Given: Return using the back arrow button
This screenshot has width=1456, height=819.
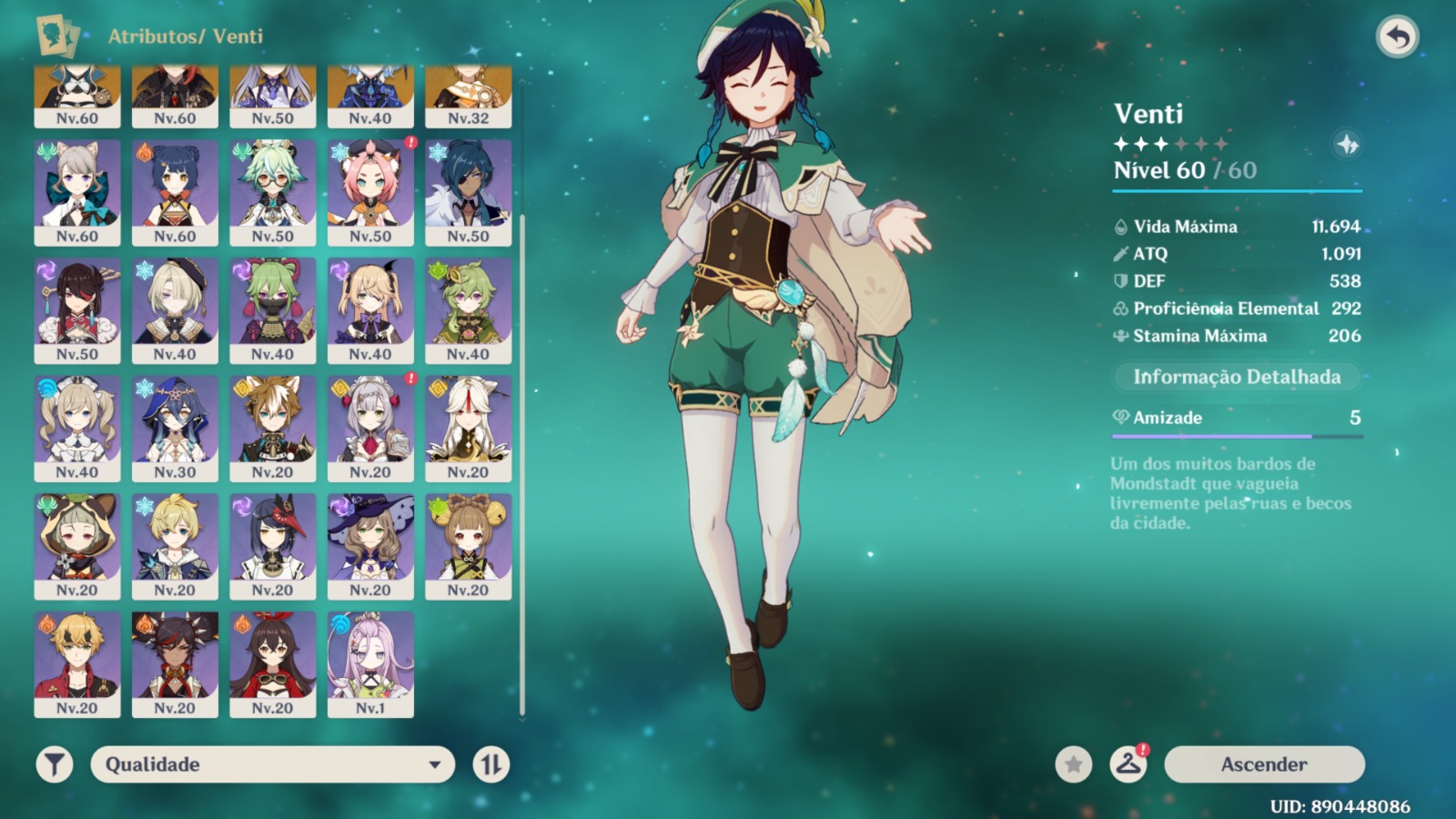Looking at the screenshot, I should [1398, 37].
